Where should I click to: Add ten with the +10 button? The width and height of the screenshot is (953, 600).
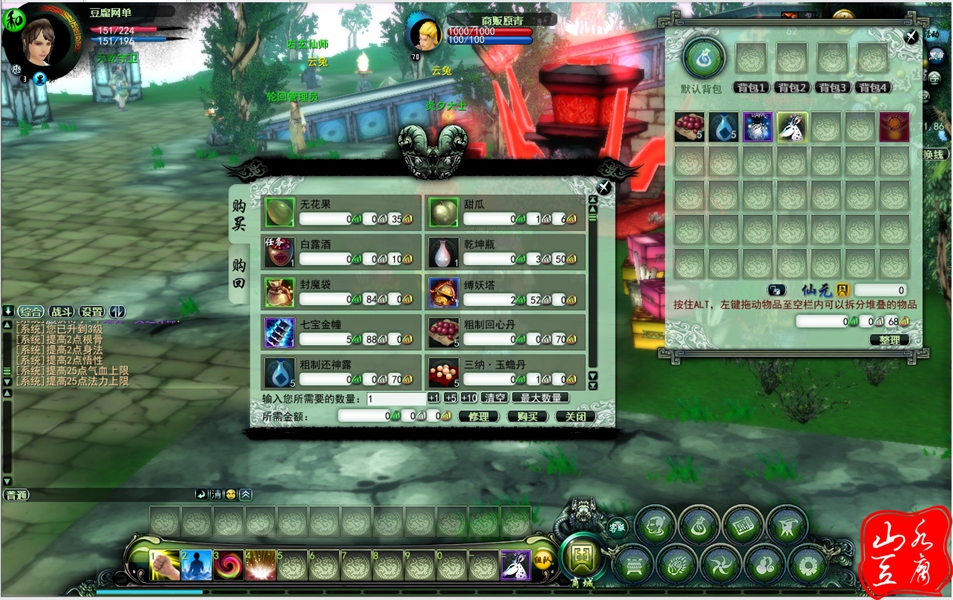[468, 398]
